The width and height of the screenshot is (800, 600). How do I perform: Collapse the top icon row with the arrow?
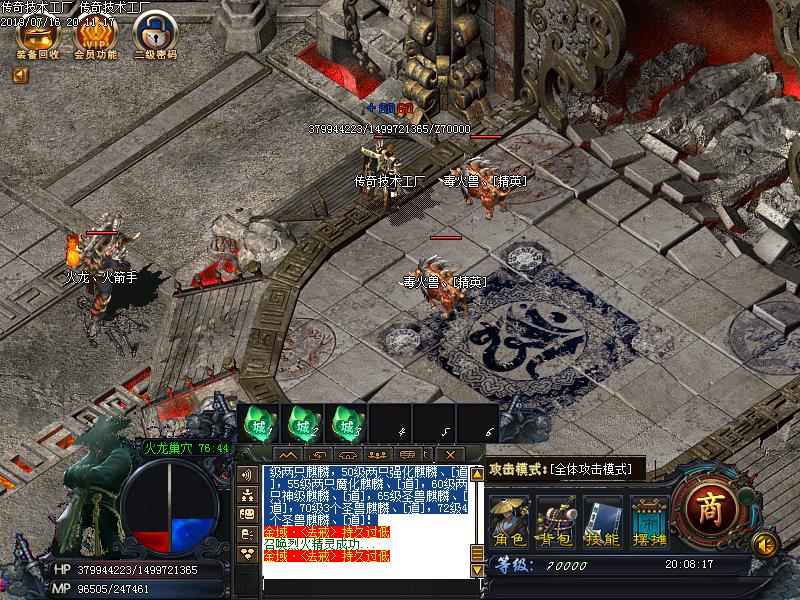tap(20, 75)
